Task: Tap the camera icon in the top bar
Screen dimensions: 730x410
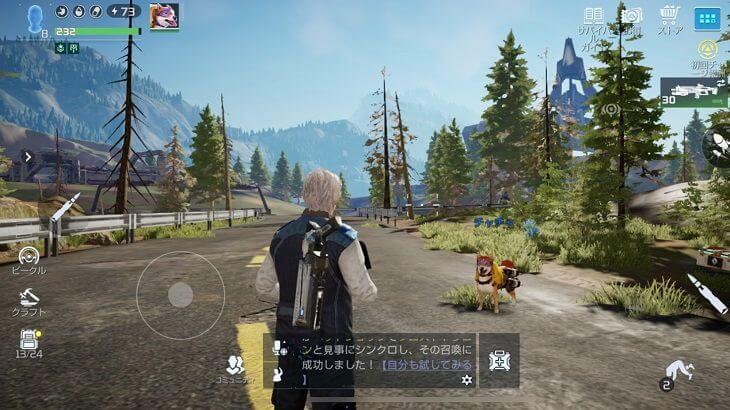Action: [x=631, y=16]
